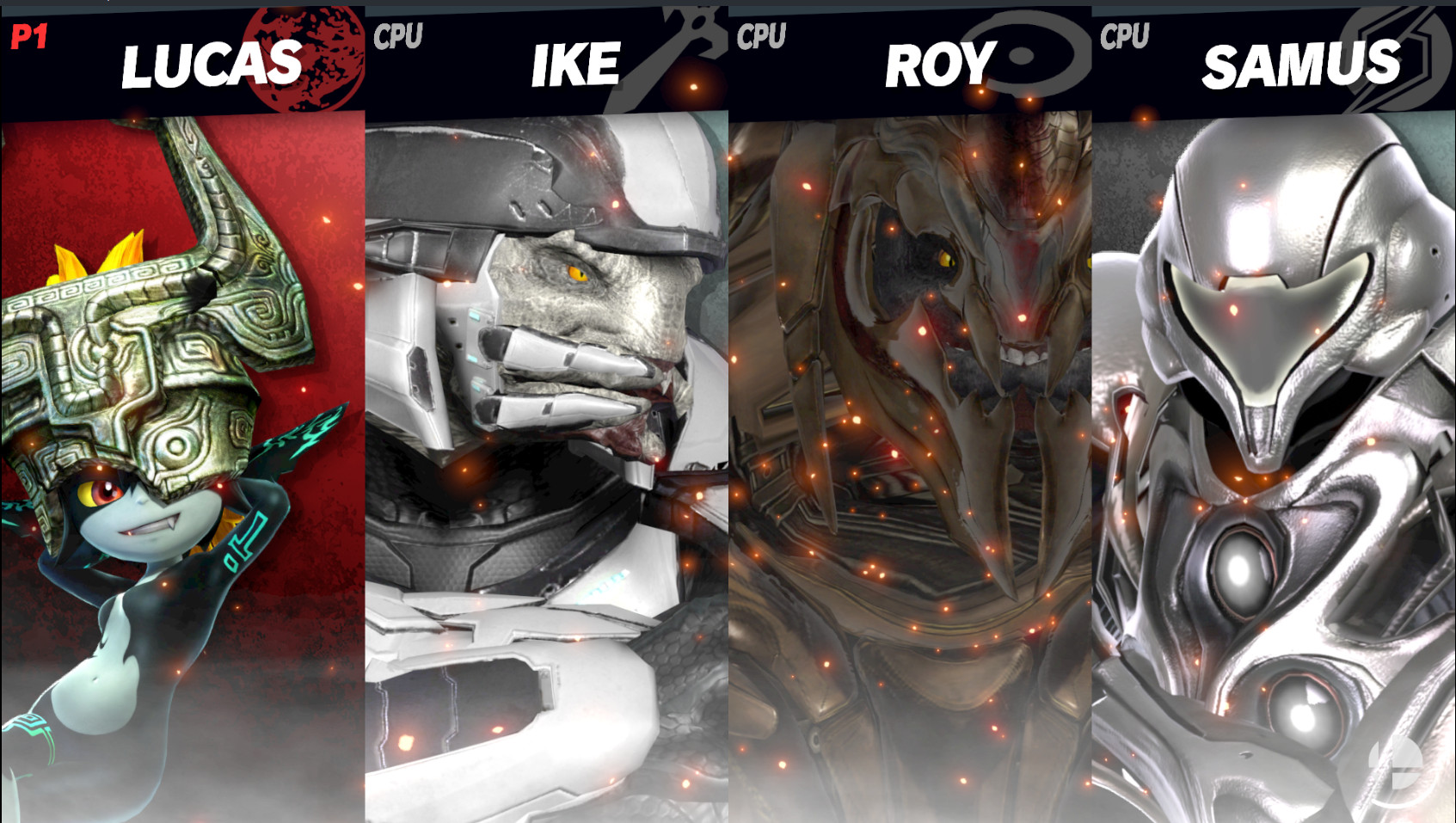The height and width of the screenshot is (823, 1456).
Task: Toggle the CPU tag on Ike's panel
Action: point(399,36)
